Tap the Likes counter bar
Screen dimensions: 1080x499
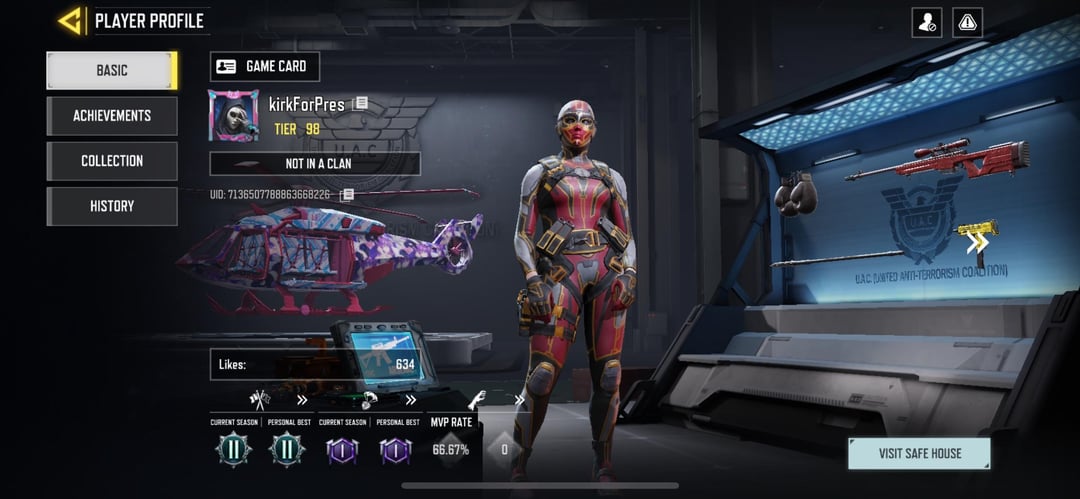click(315, 365)
